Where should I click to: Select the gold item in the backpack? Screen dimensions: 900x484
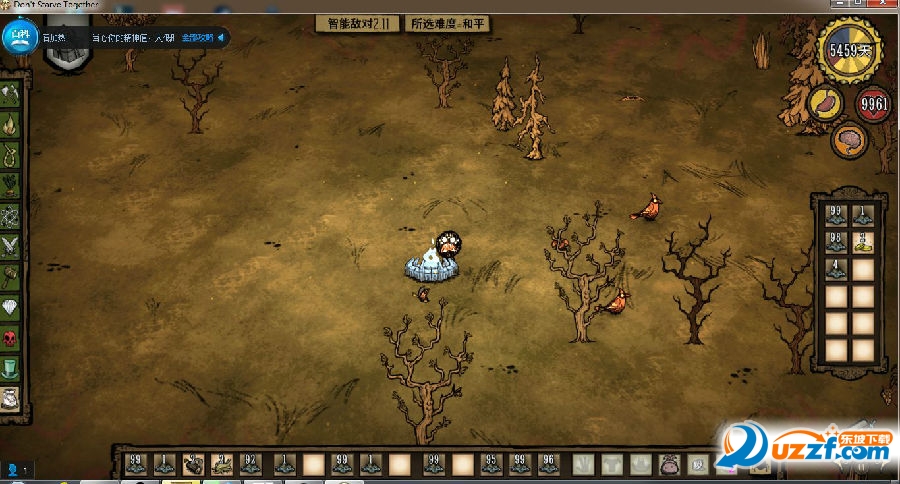tap(863, 241)
